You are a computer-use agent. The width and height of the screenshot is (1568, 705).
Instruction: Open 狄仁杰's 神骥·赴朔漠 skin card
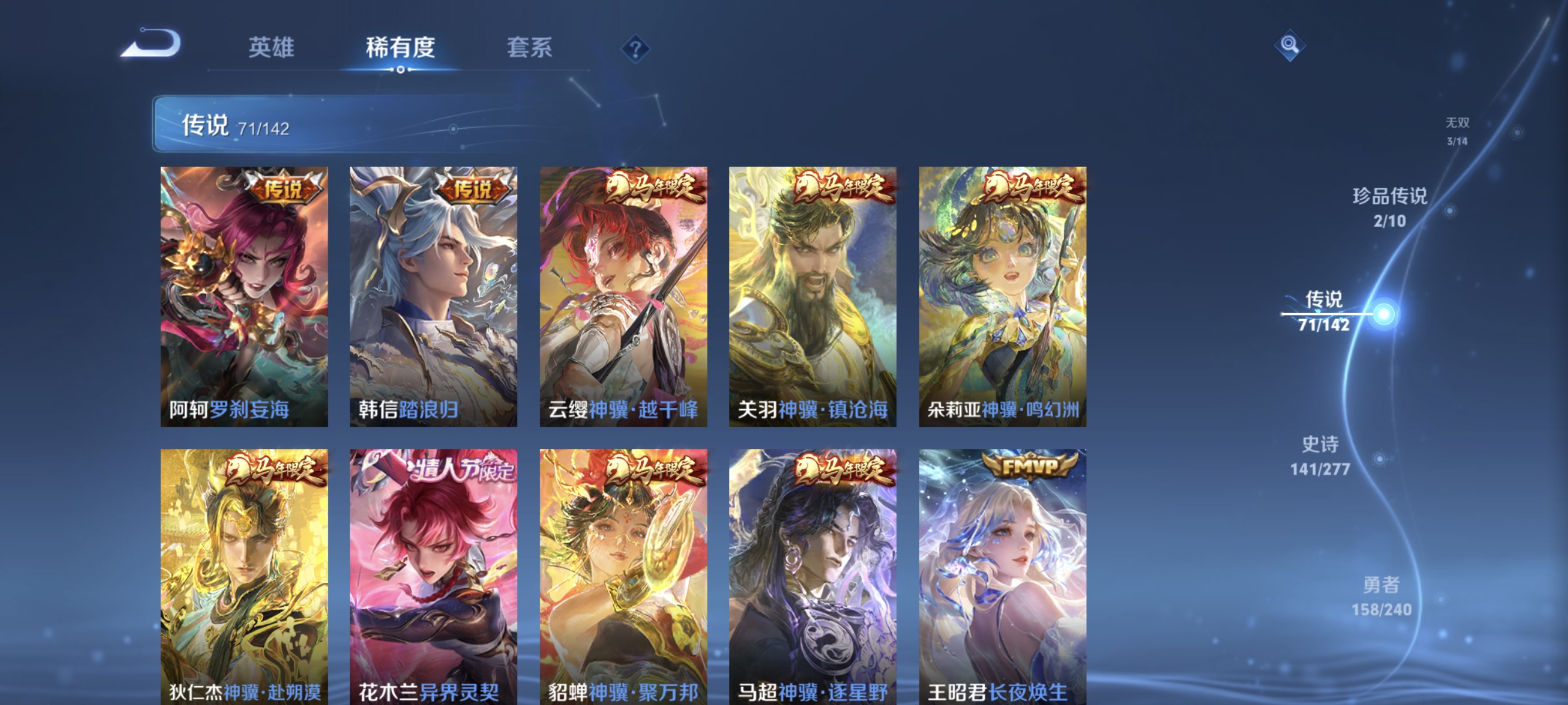tap(244, 578)
